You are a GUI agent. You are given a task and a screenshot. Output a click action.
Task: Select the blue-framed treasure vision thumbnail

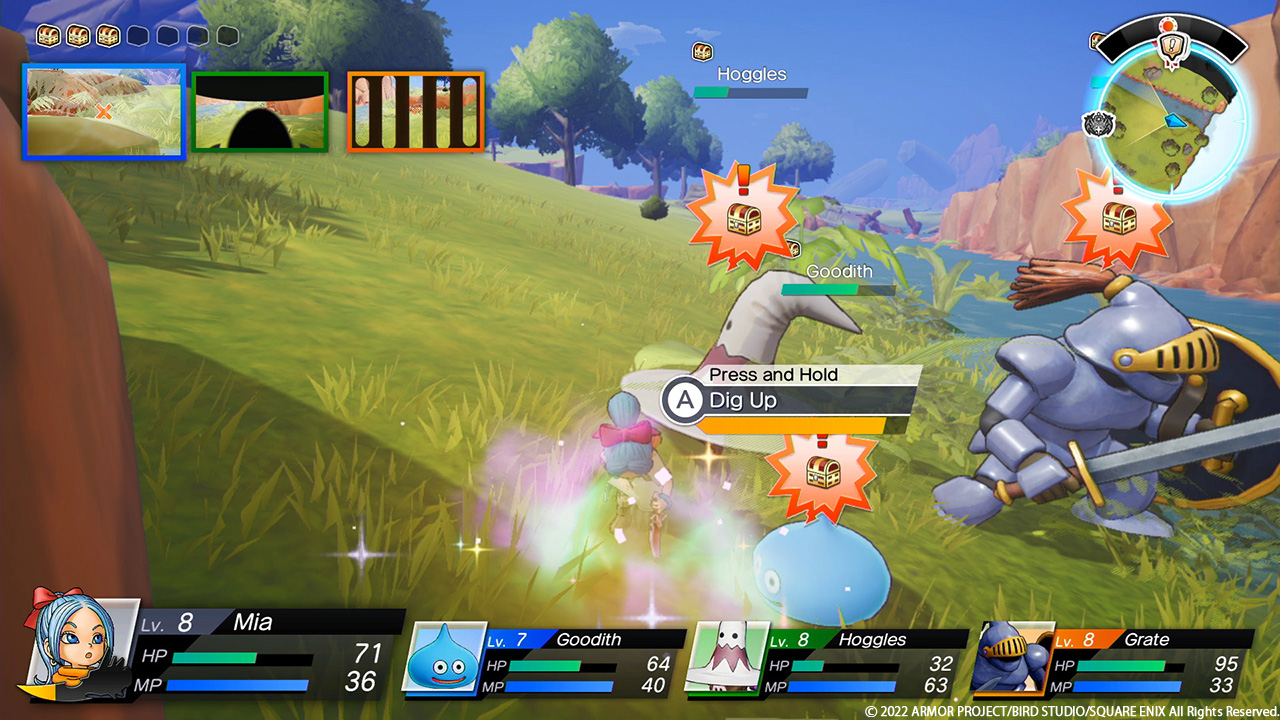[104, 111]
